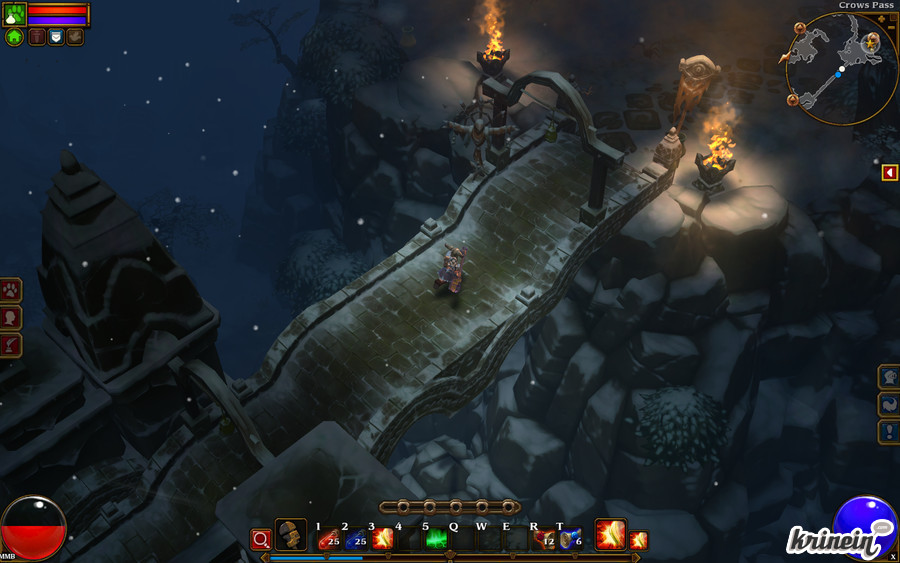Use the item in hotbar slot R
The height and width of the screenshot is (563, 900).
544,540
